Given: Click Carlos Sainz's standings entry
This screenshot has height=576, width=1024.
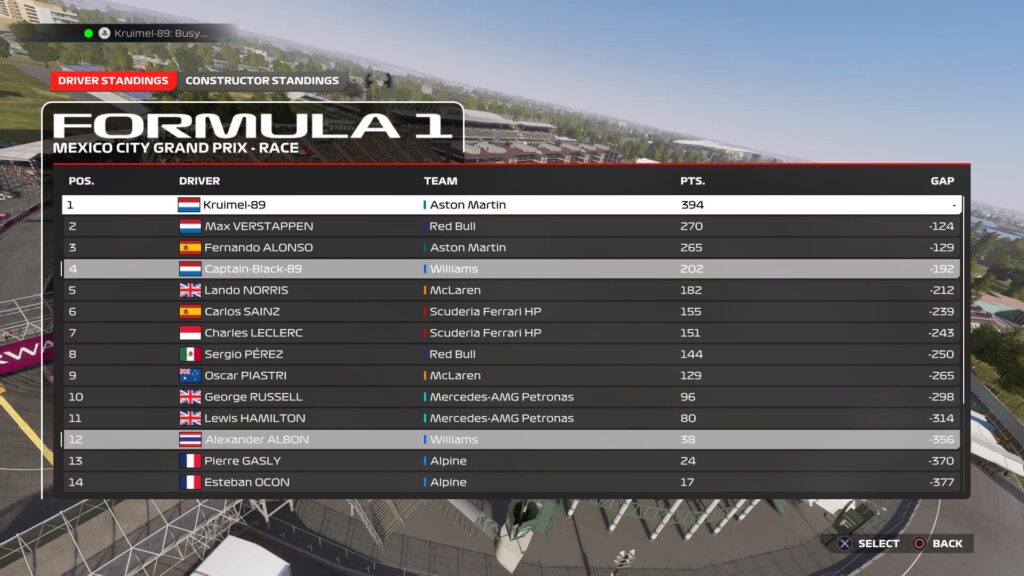Looking at the screenshot, I should click(x=511, y=311).
